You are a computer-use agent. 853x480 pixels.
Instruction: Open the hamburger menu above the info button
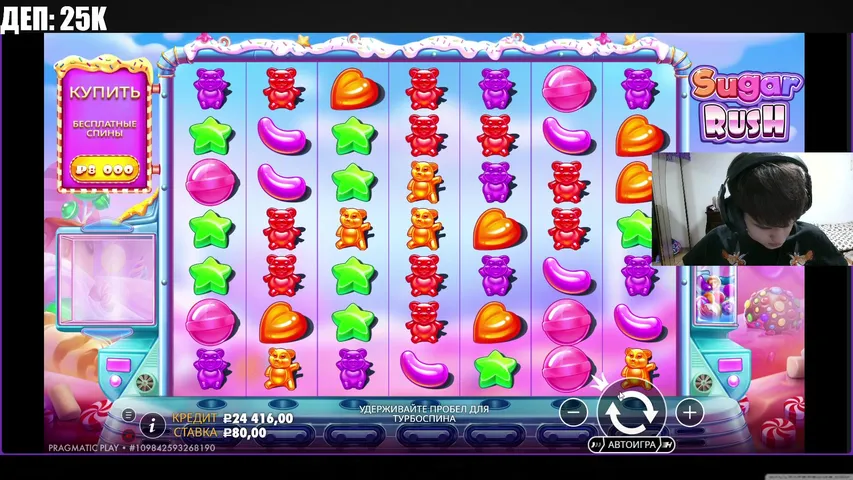tap(129, 414)
